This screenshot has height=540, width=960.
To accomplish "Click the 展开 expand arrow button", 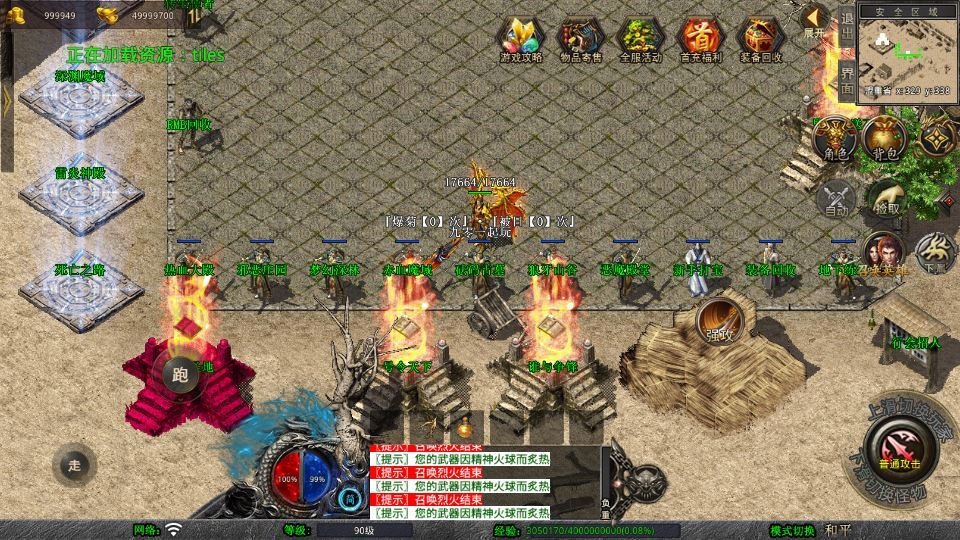I will coord(815,20).
